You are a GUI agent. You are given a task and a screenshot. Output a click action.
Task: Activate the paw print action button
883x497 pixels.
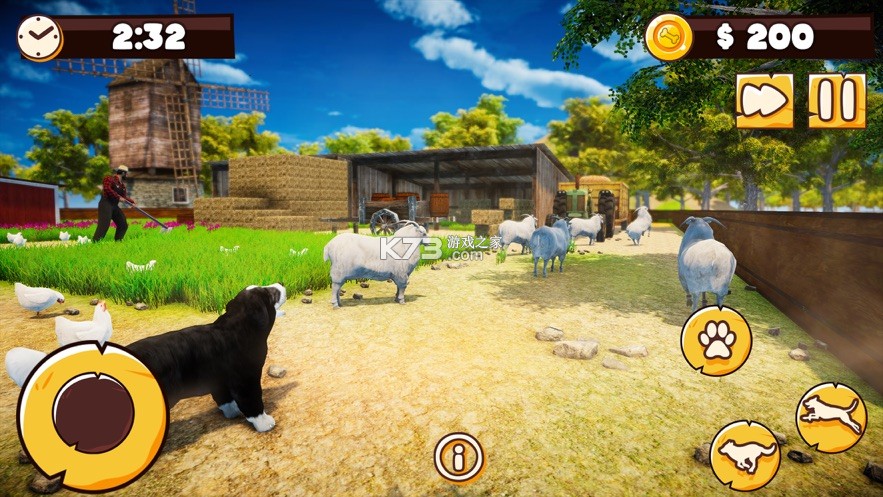pyautogui.click(x=716, y=341)
